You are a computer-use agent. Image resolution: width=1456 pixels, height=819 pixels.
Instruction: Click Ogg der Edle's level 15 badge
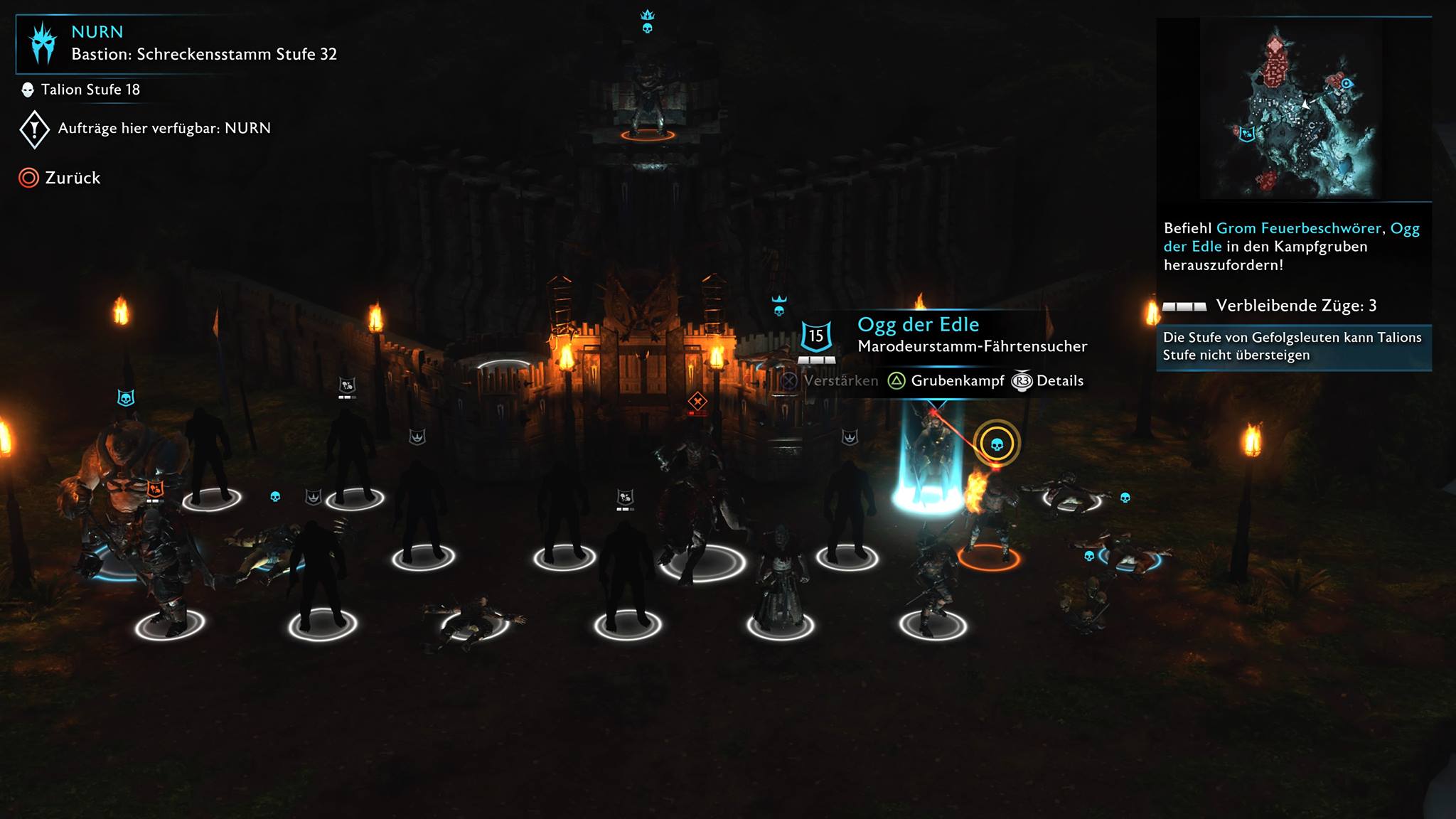tap(816, 336)
